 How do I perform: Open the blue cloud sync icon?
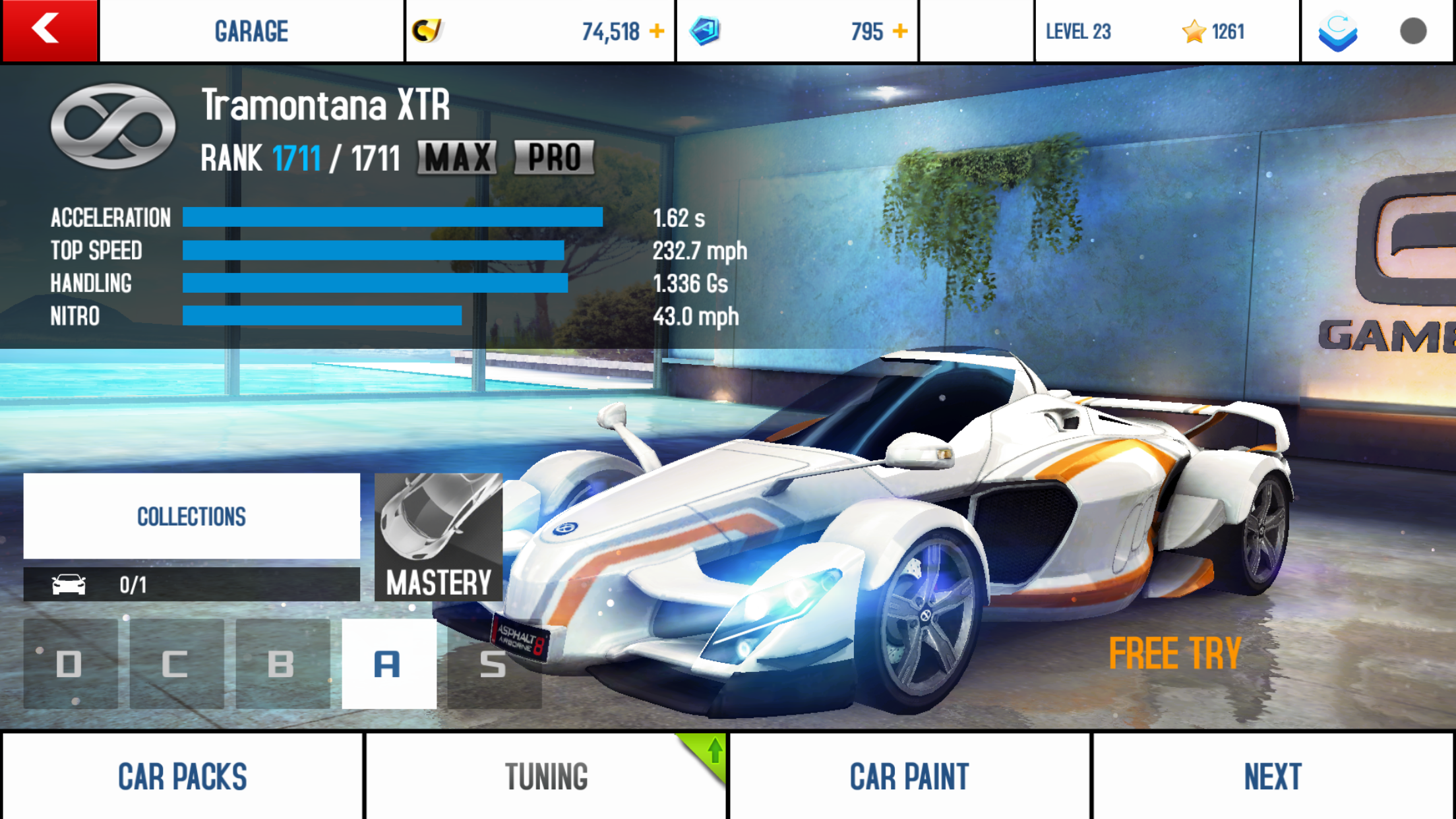click(x=1338, y=31)
